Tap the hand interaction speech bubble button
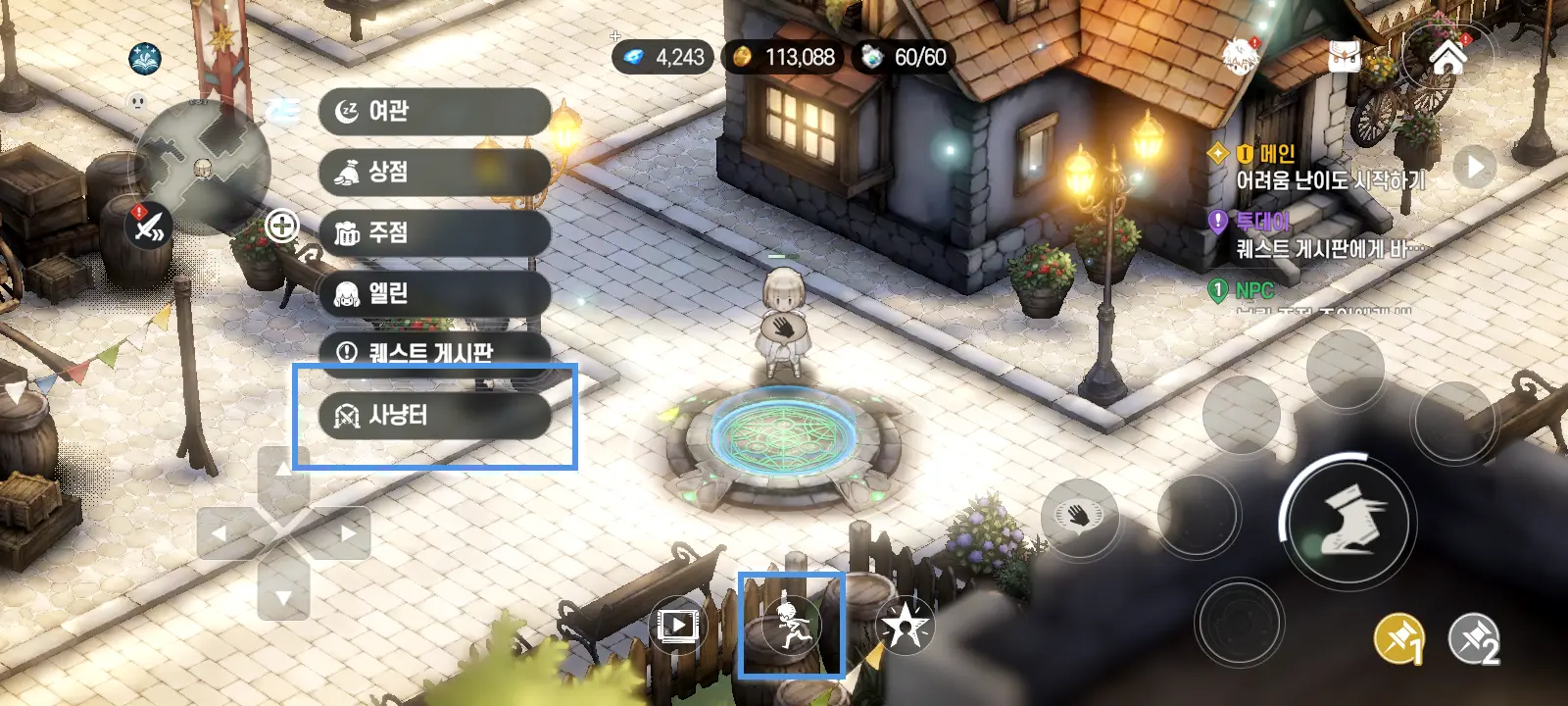The width and height of the screenshot is (1568, 706). tap(1079, 515)
